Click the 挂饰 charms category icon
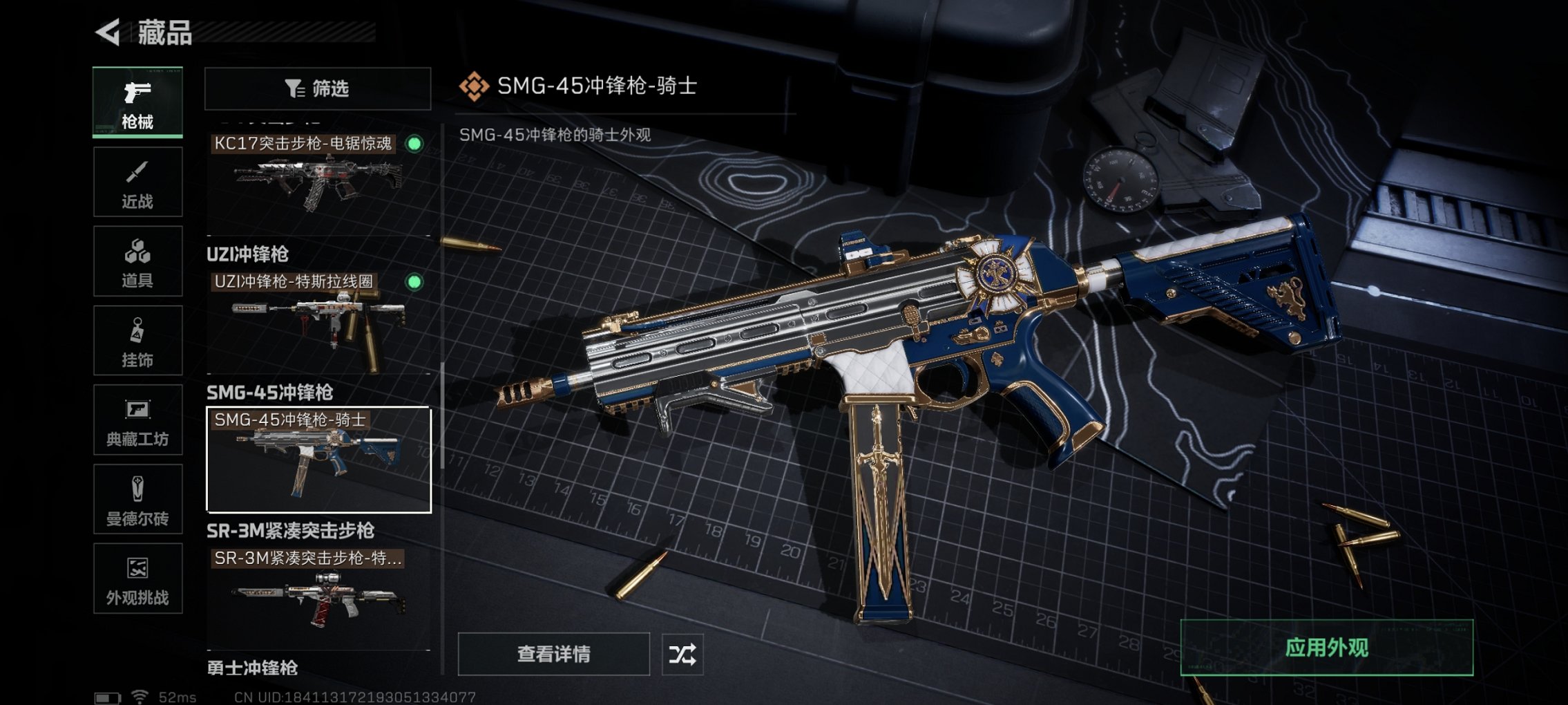 coord(137,339)
